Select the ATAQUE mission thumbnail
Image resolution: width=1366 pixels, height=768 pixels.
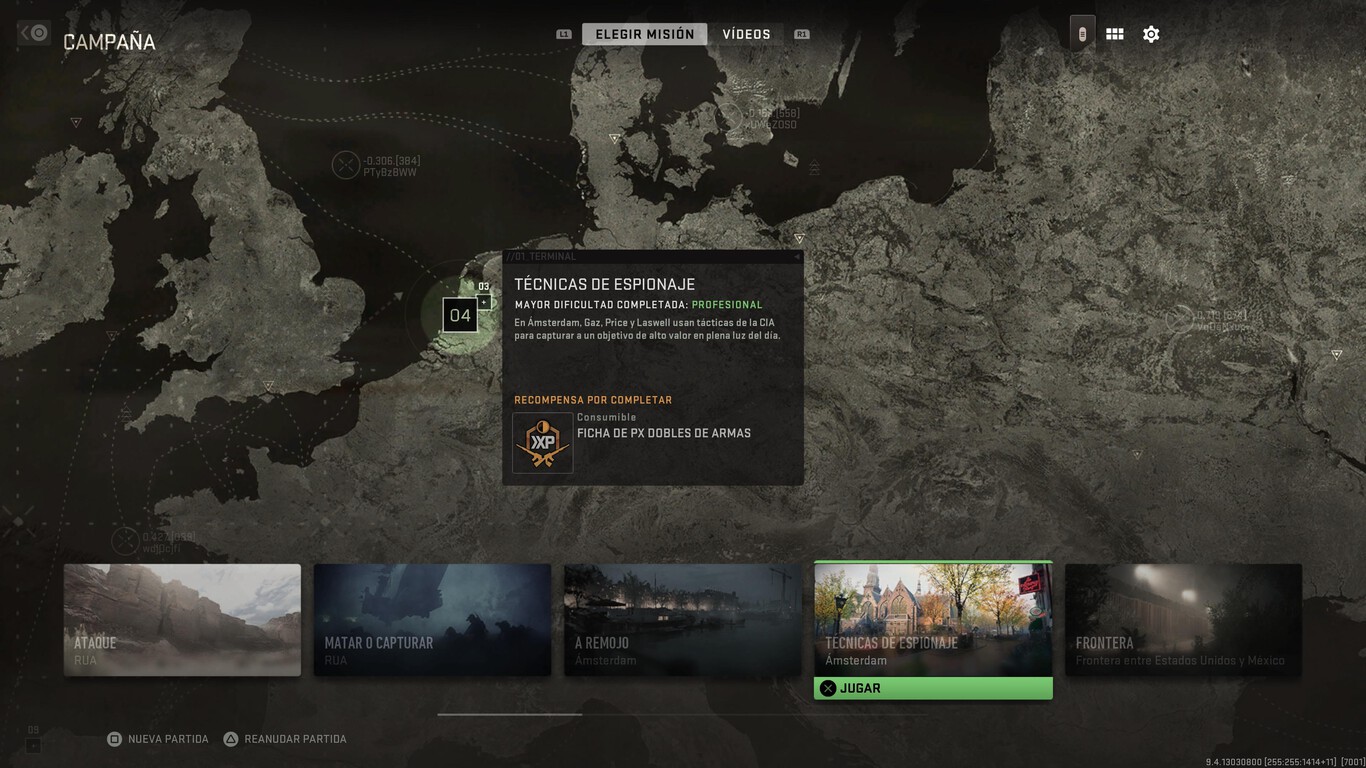[x=182, y=619]
